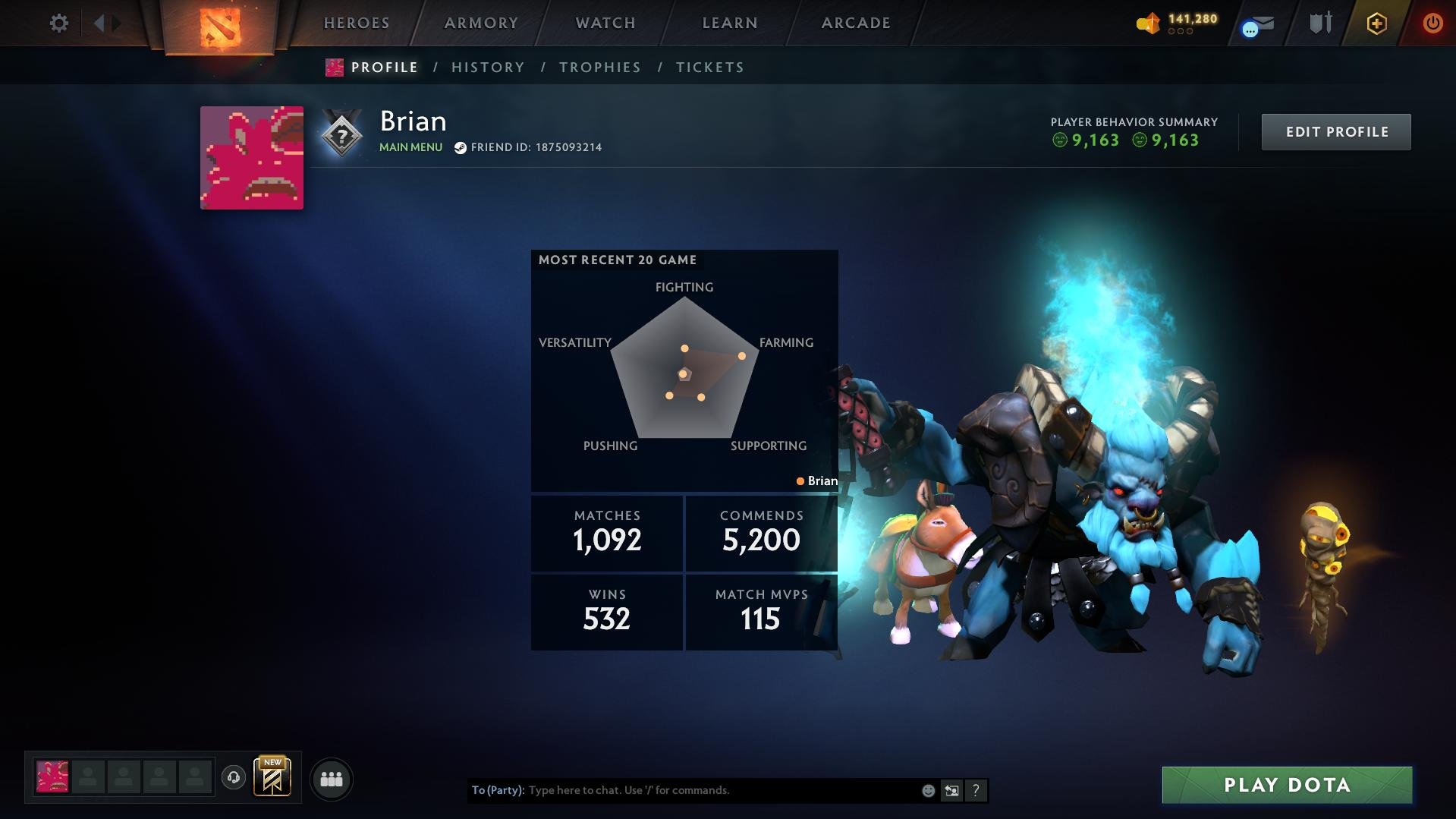Click the chat help question mark

pyautogui.click(x=976, y=790)
